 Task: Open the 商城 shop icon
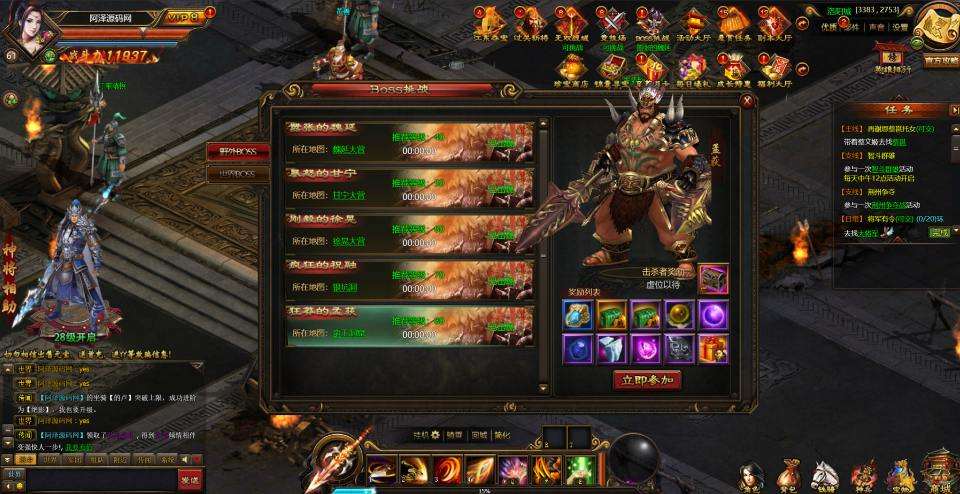937,471
